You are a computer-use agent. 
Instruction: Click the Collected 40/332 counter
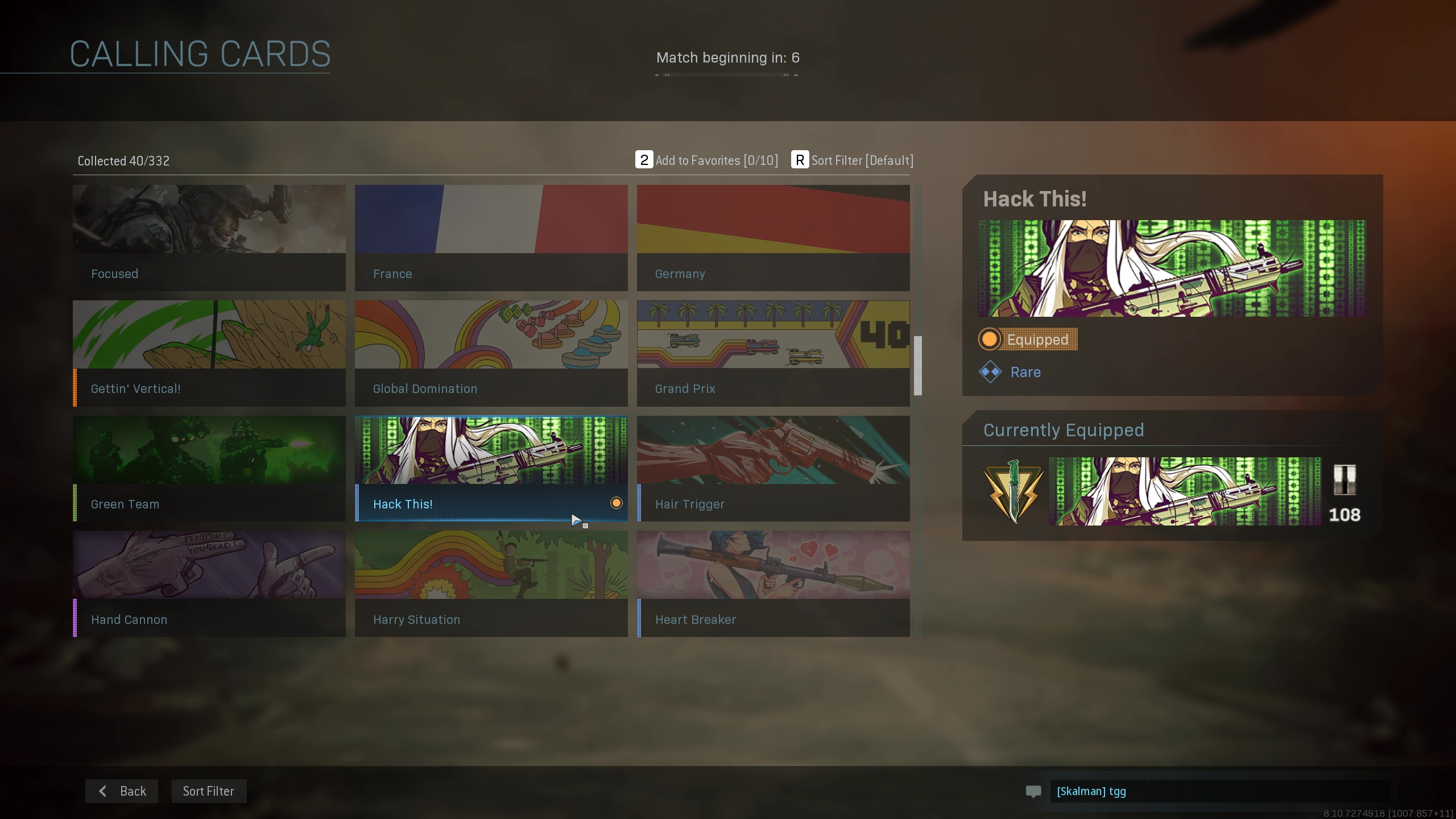click(123, 161)
